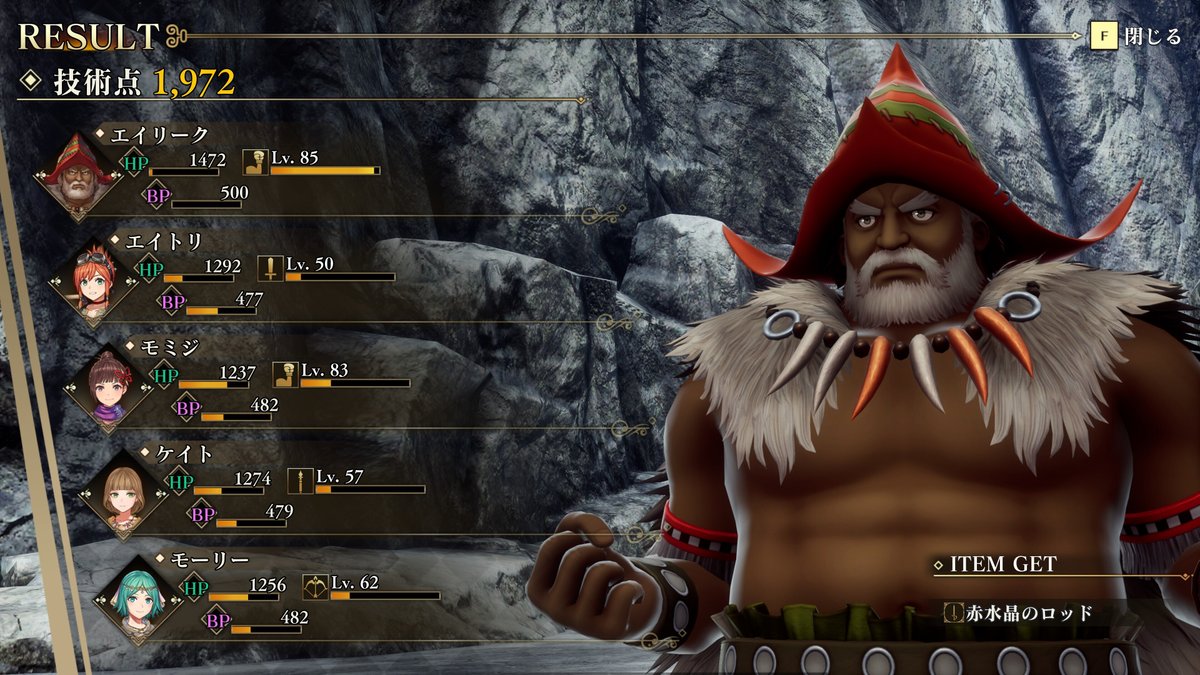The height and width of the screenshot is (675, 1200).
Task: Select モーリー's Lv. 62 bow skill icon
Action: click(x=316, y=586)
